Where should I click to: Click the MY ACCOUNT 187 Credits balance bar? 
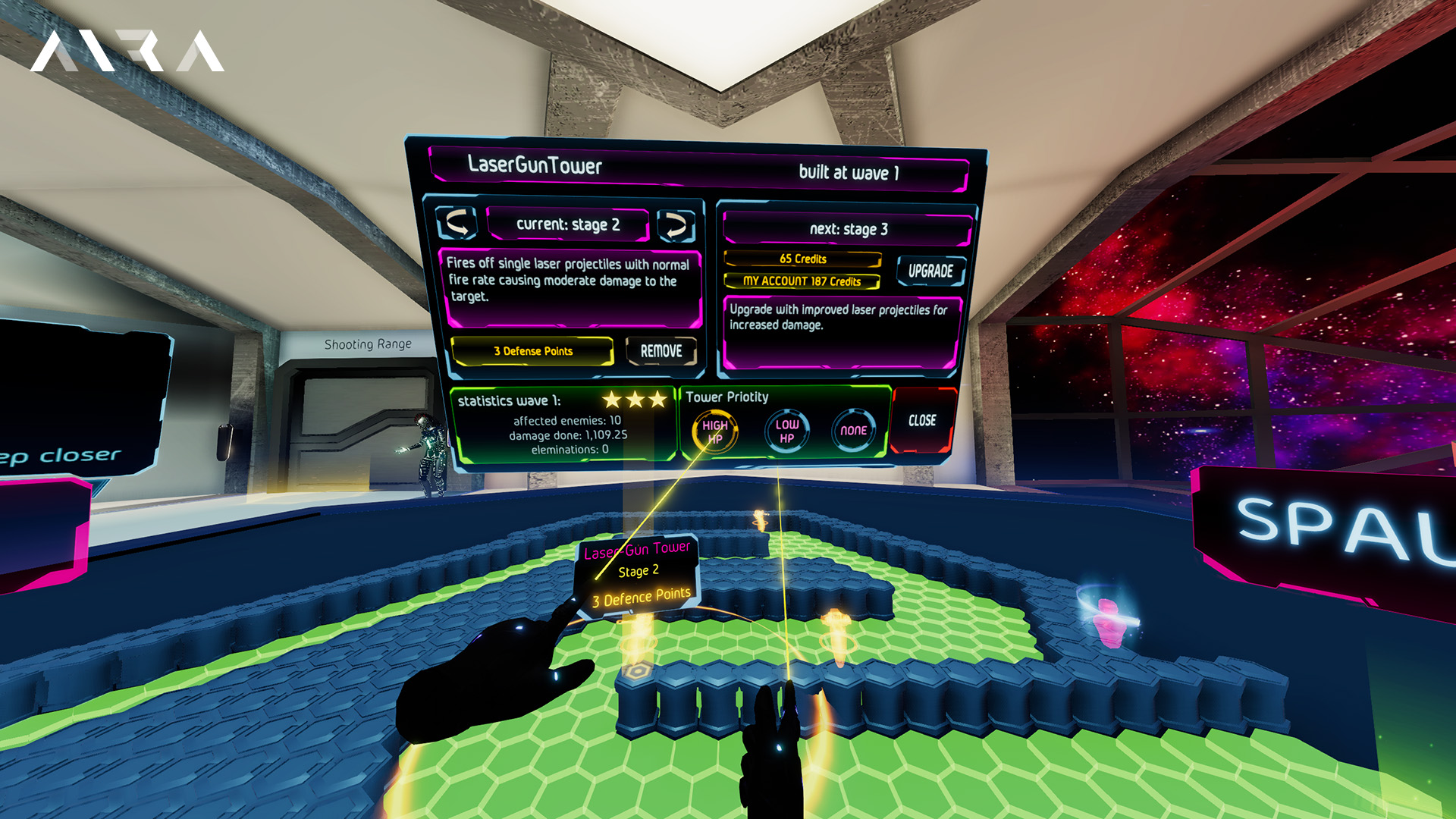pos(802,281)
